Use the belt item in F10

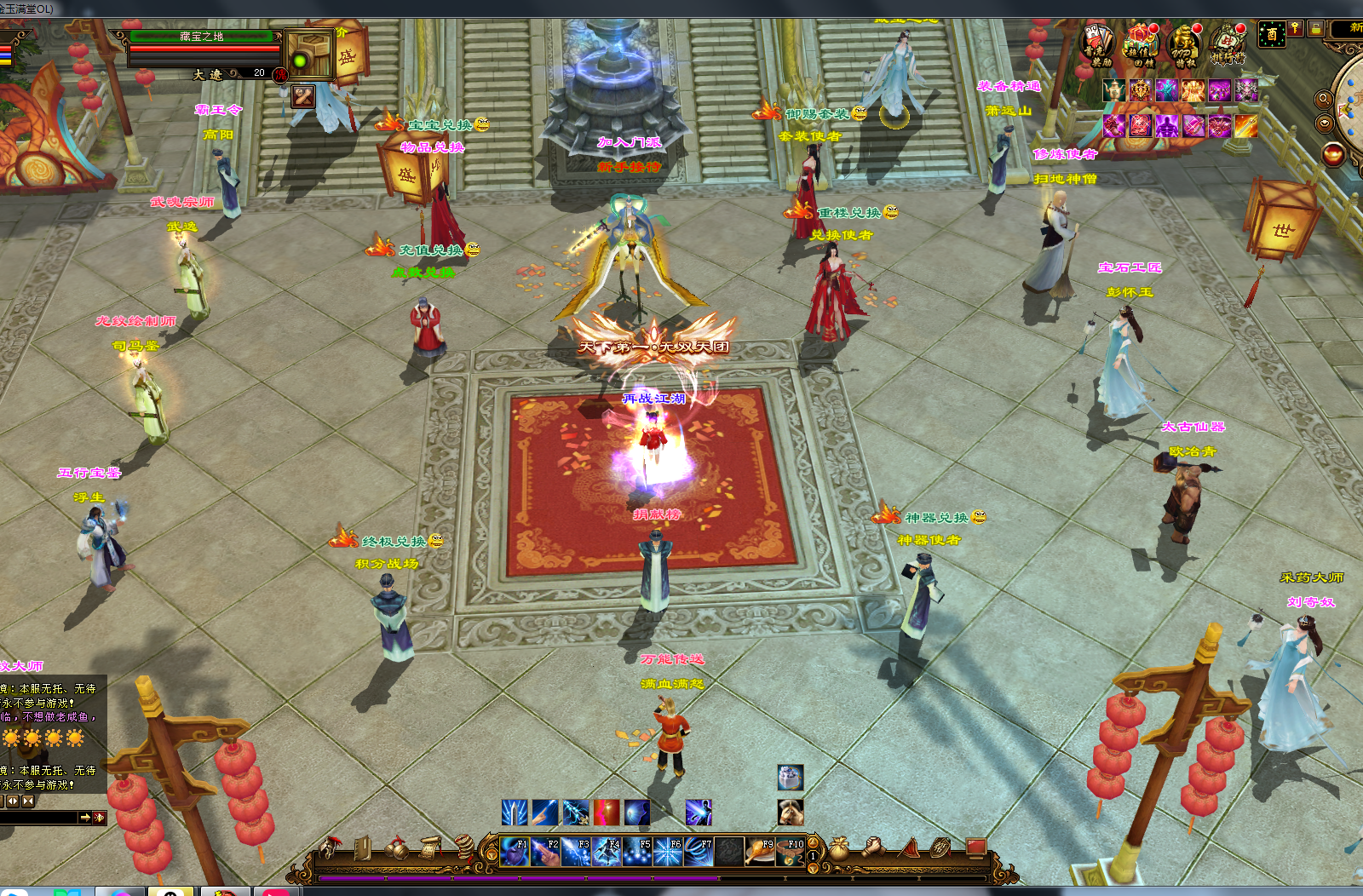point(791,851)
